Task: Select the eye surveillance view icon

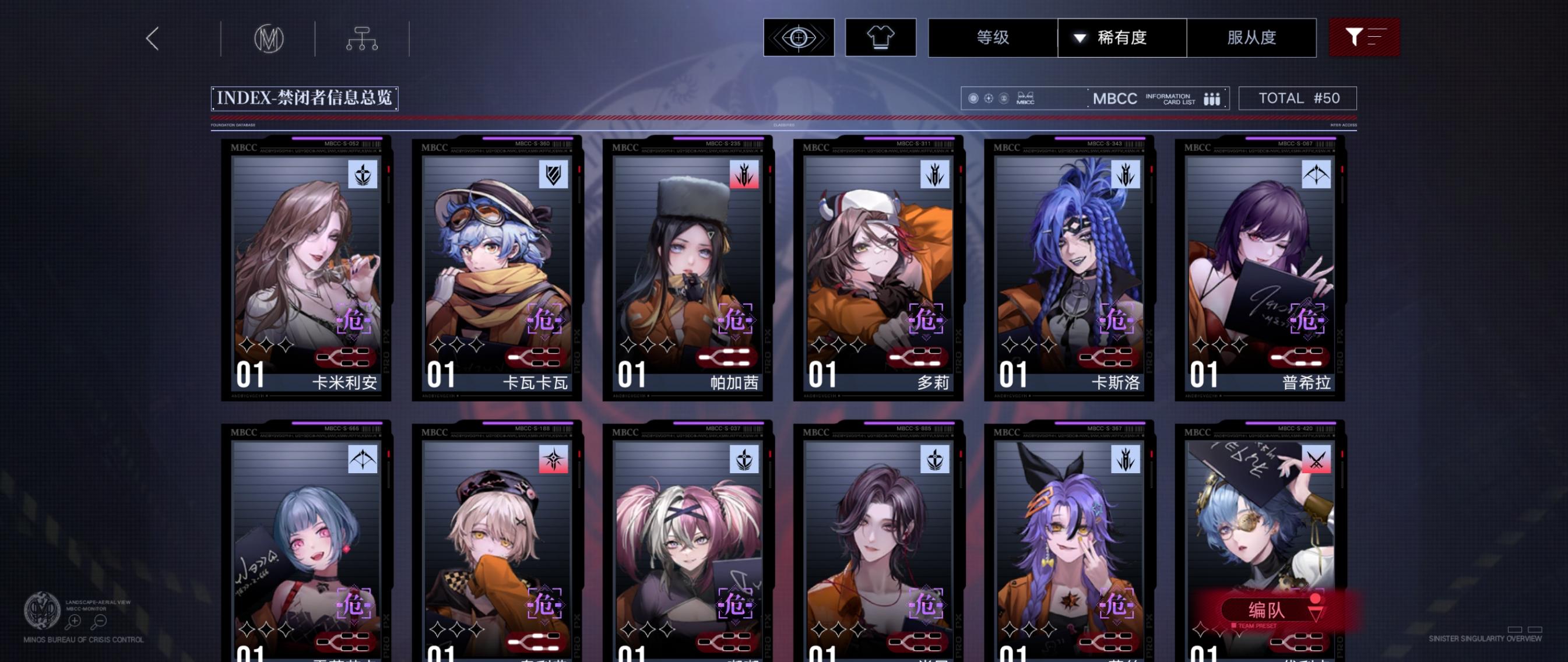Action: 798,38
